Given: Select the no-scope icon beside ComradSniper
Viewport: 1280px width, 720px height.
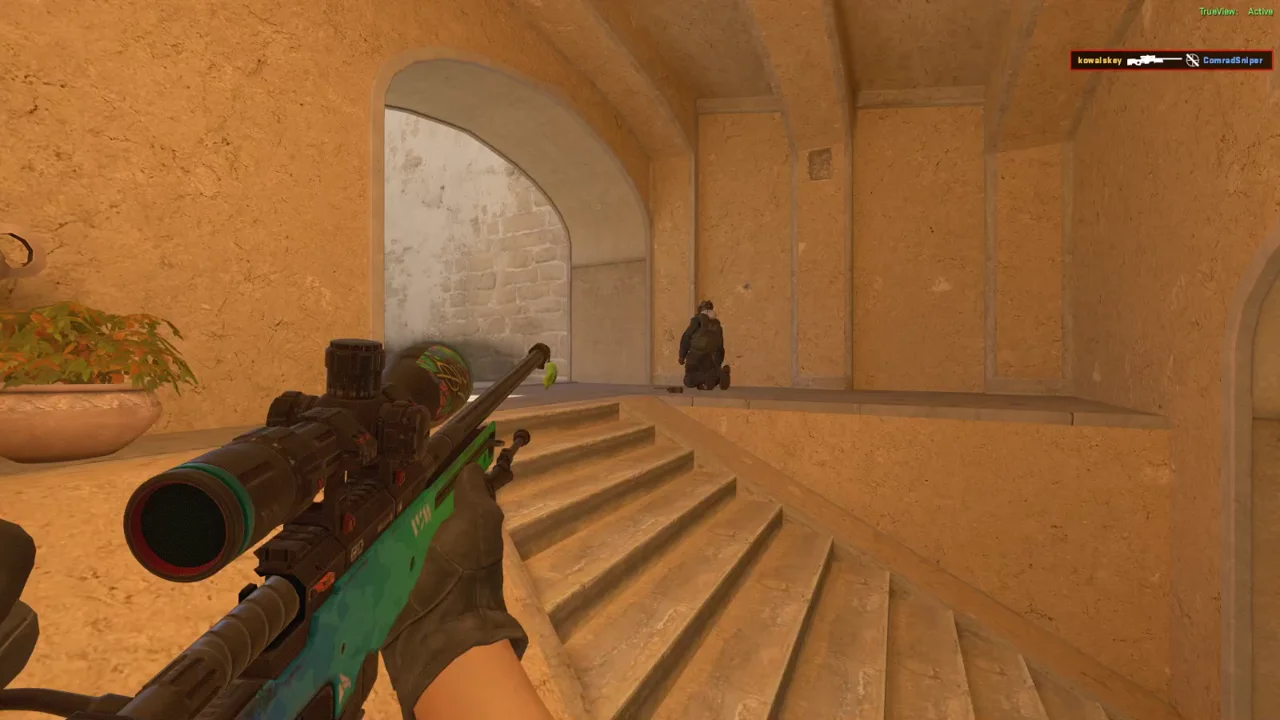Looking at the screenshot, I should pos(1192,60).
